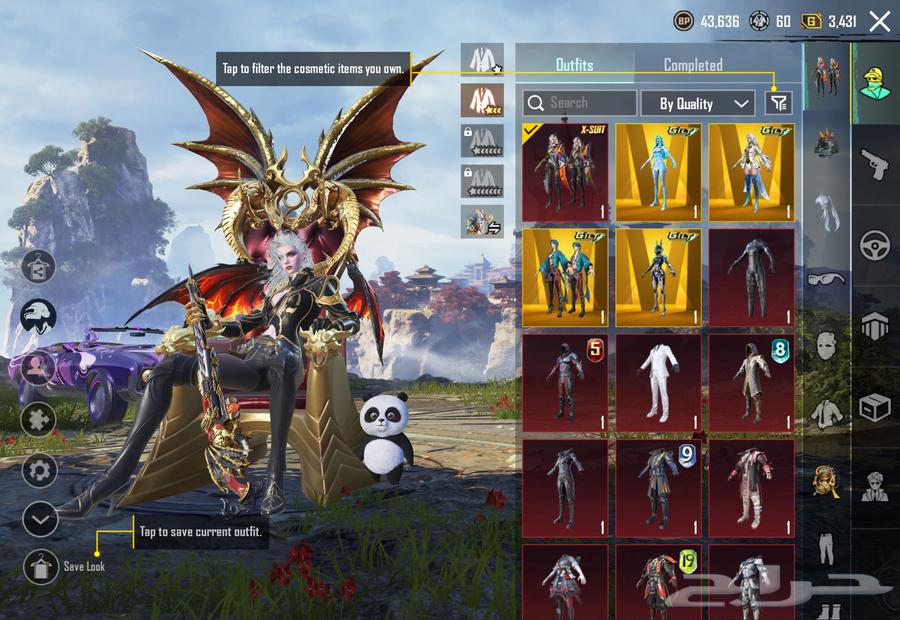Save the current look
This screenshot has width=900, height=620.
[x=41, y=566]
